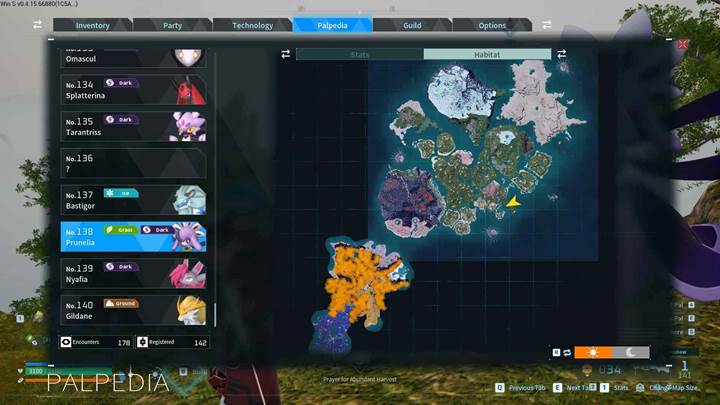Open the Options tab
Image resolution: width=720 pixels, height=405 pixels.
pyautogui.click(x=492, y=25)
